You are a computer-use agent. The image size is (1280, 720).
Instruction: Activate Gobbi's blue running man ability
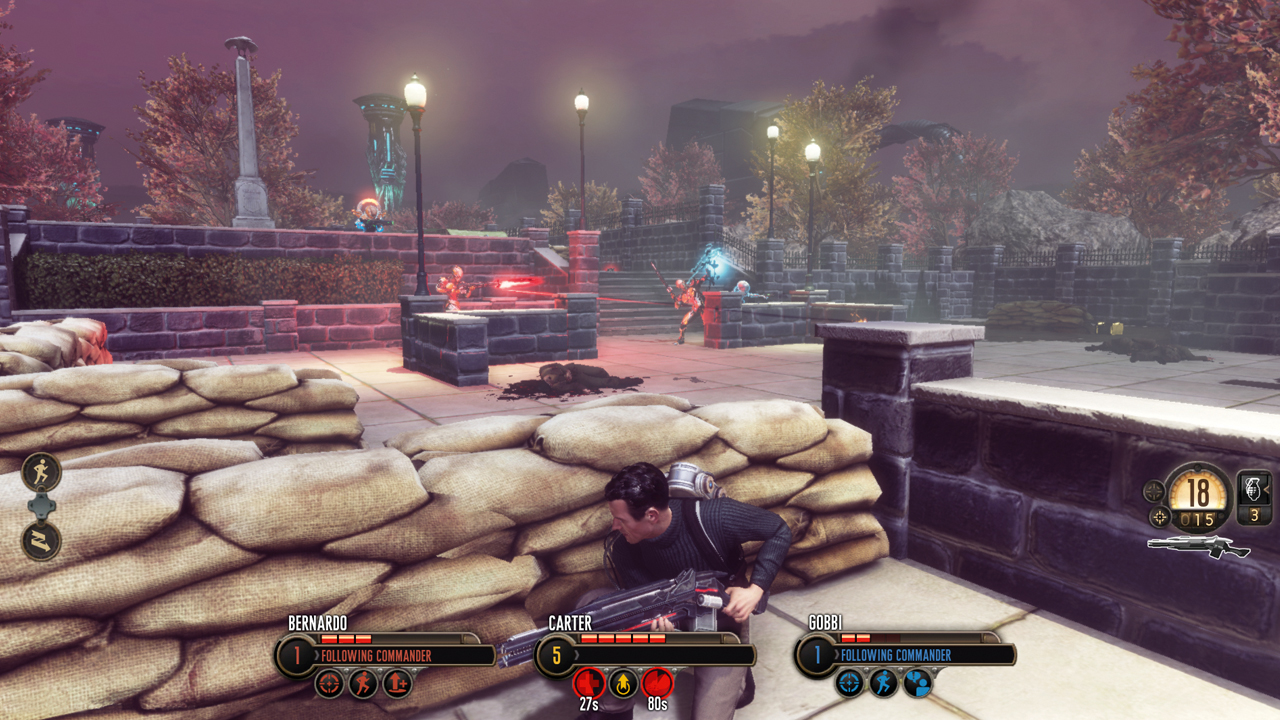884,683
